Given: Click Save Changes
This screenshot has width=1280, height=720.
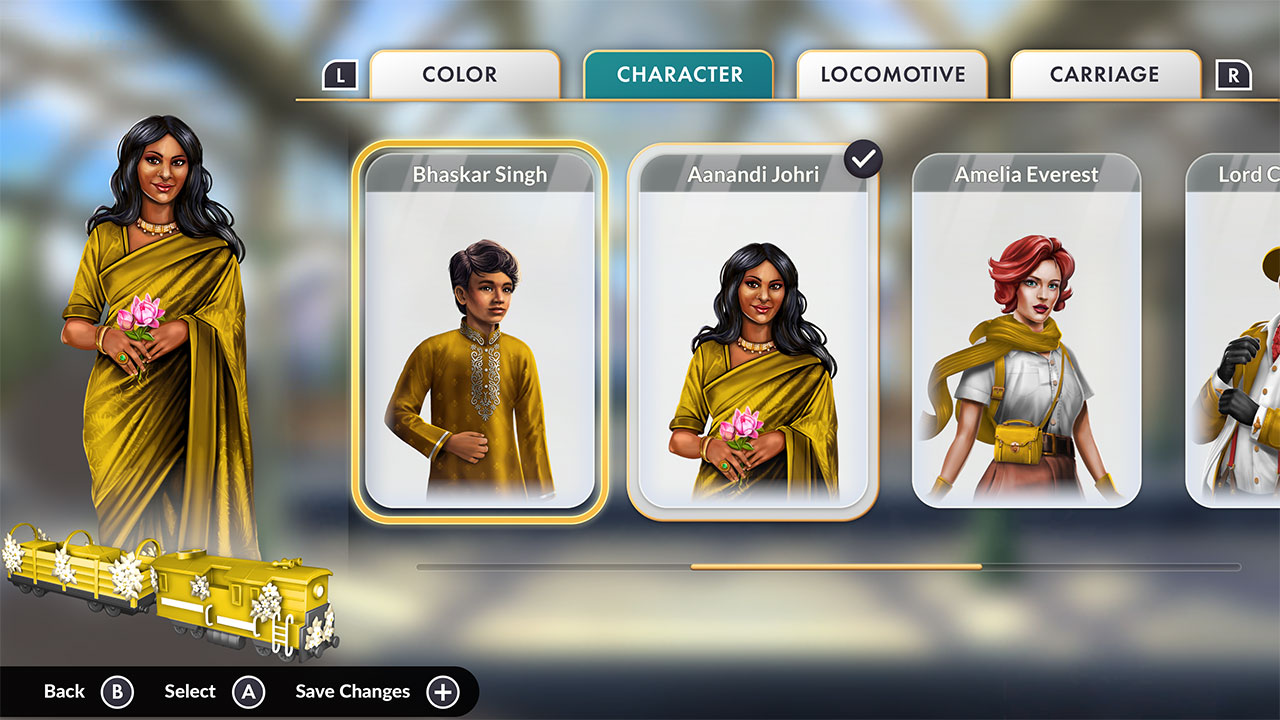Looking at the screenshot, I should [x=351, y=691].
